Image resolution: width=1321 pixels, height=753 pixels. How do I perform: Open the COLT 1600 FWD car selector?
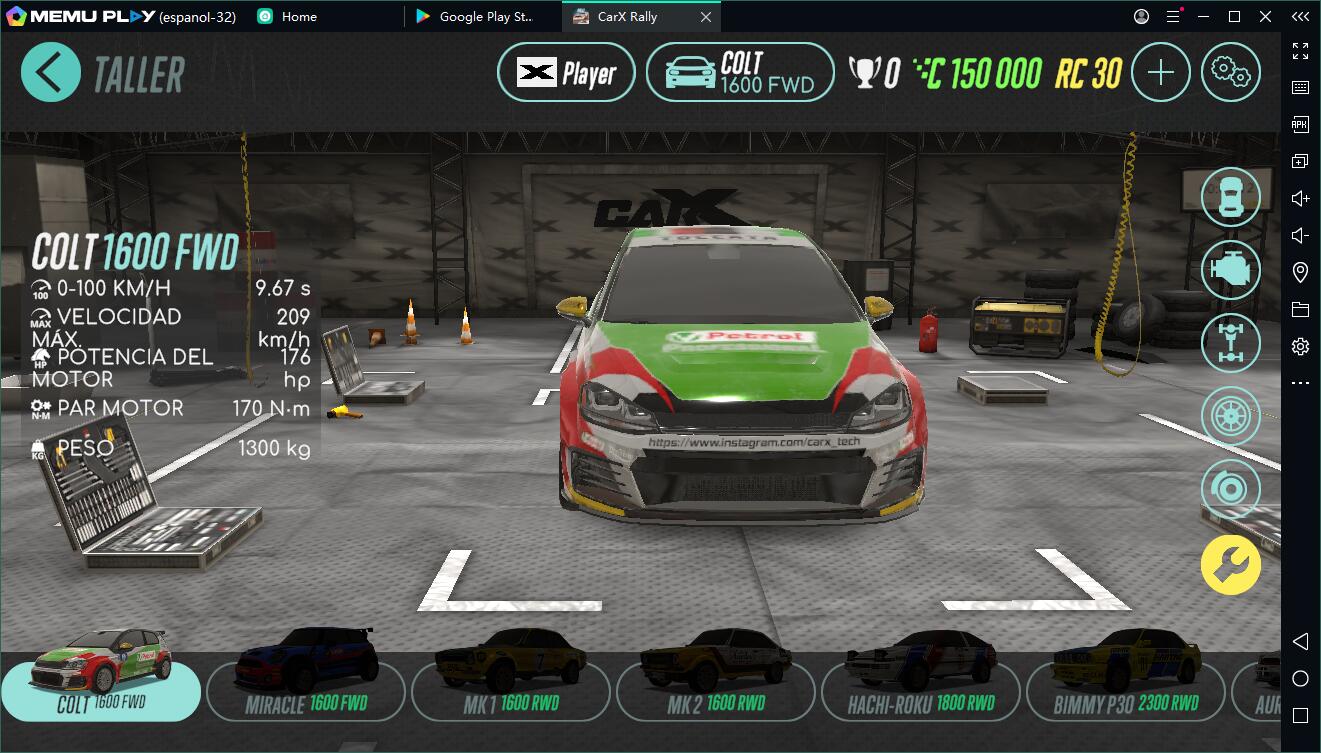[x=740, y=72]
